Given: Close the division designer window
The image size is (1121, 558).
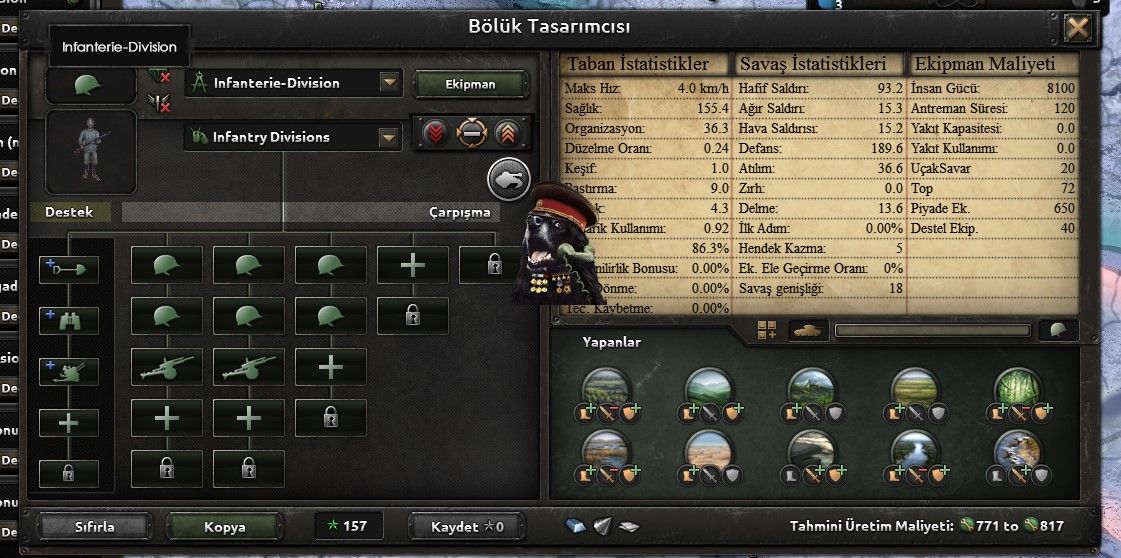Looking at the screenshot, I should tap(1077, 28).
